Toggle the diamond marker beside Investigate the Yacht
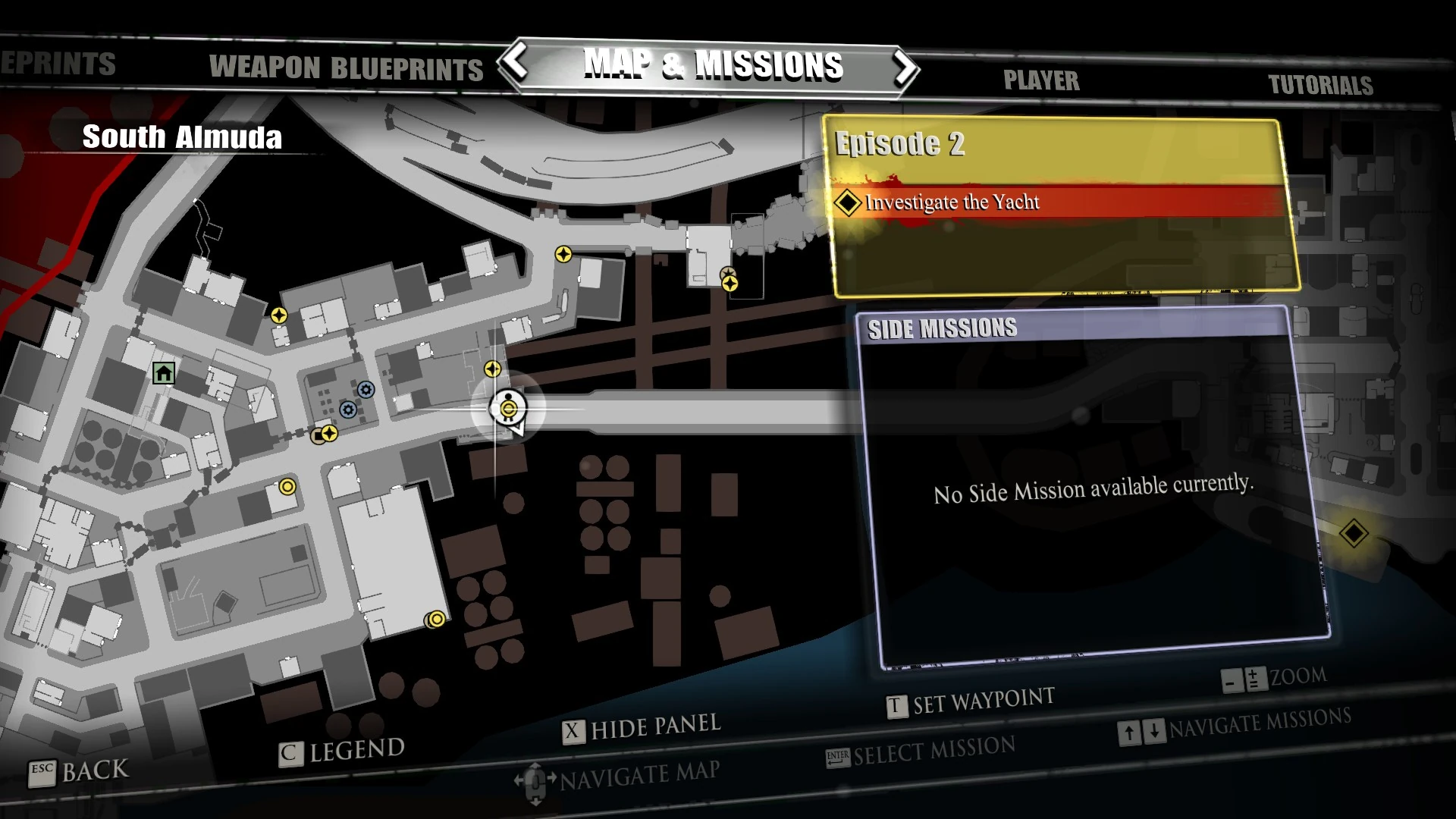 [846, 202]
